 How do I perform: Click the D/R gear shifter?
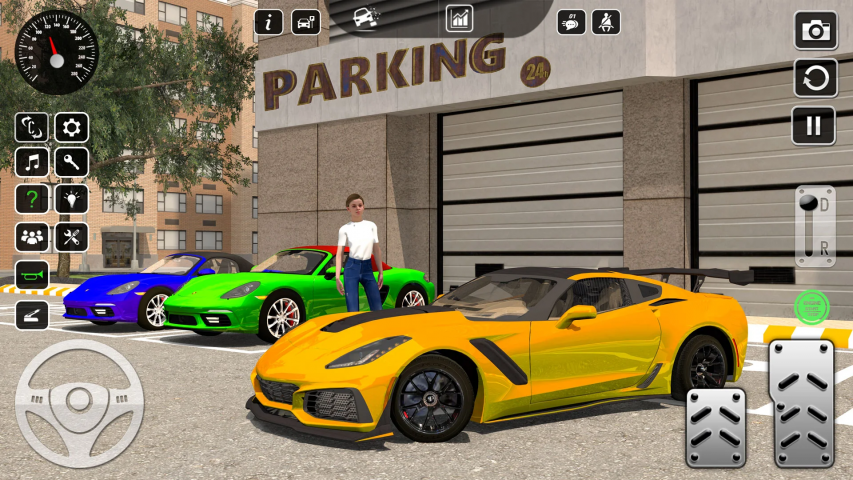[814, 226]
